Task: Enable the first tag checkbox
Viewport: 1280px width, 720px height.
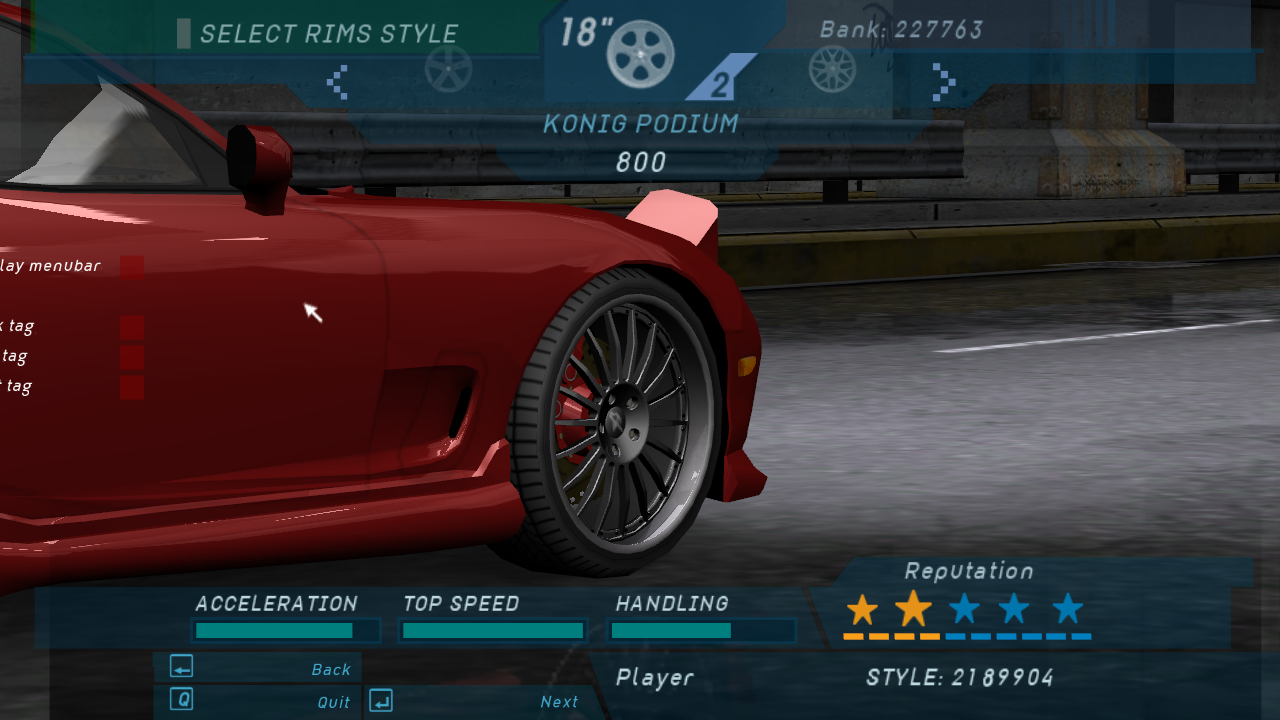Action: tap(130, 325)
